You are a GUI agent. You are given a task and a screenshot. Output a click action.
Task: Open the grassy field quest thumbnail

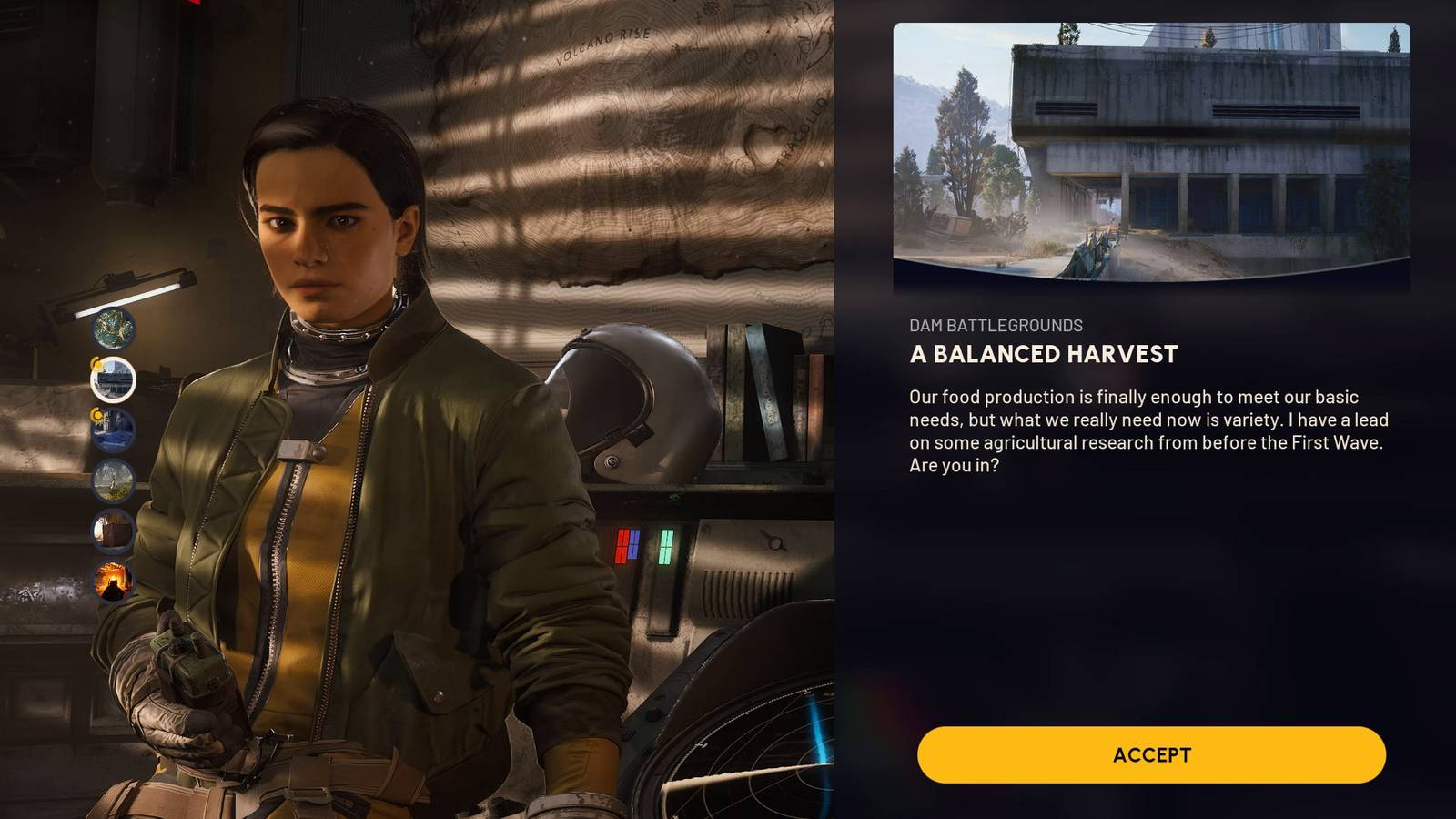click(x=114, y=480)
